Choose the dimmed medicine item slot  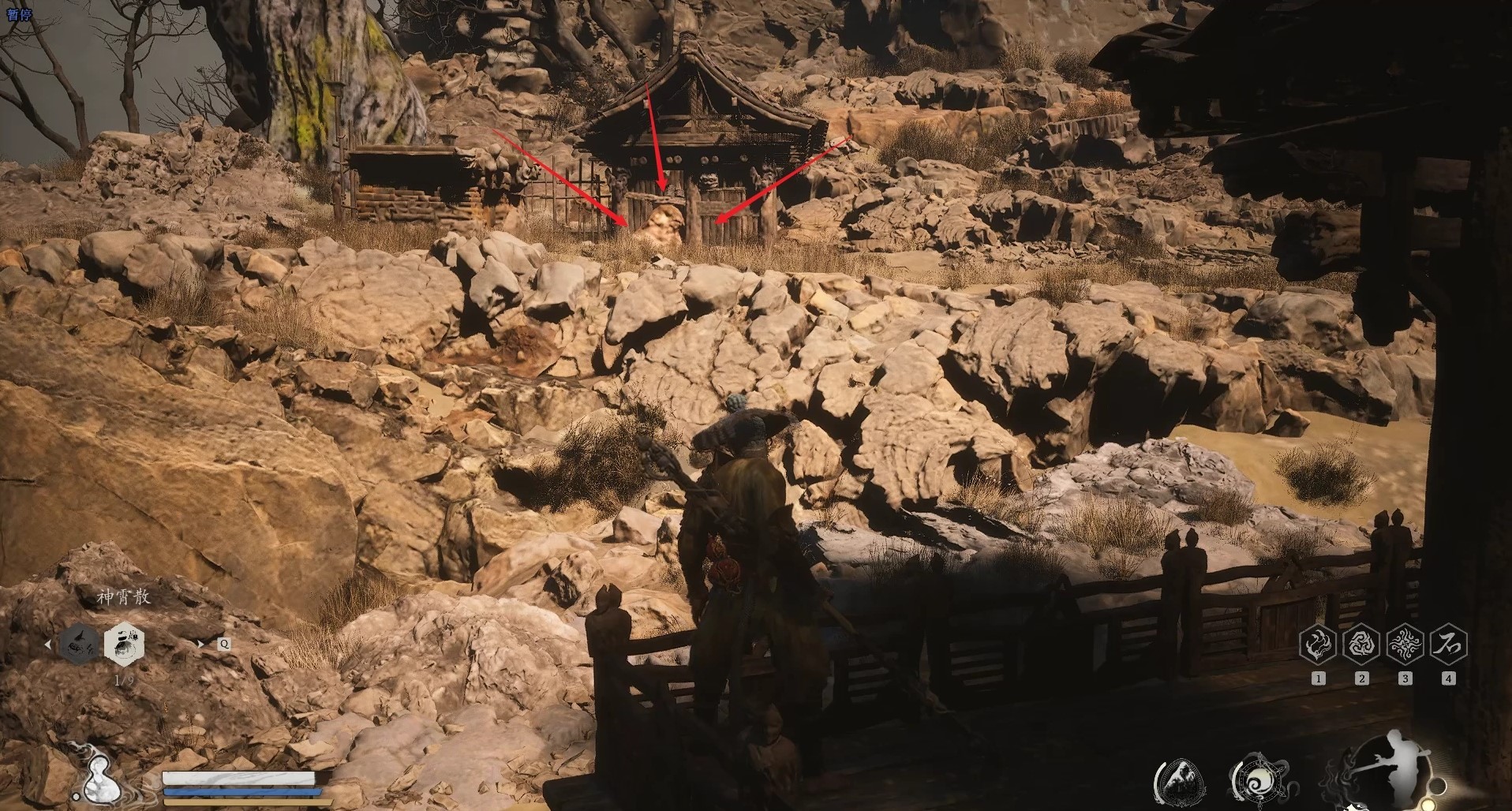tap(80, 642)
